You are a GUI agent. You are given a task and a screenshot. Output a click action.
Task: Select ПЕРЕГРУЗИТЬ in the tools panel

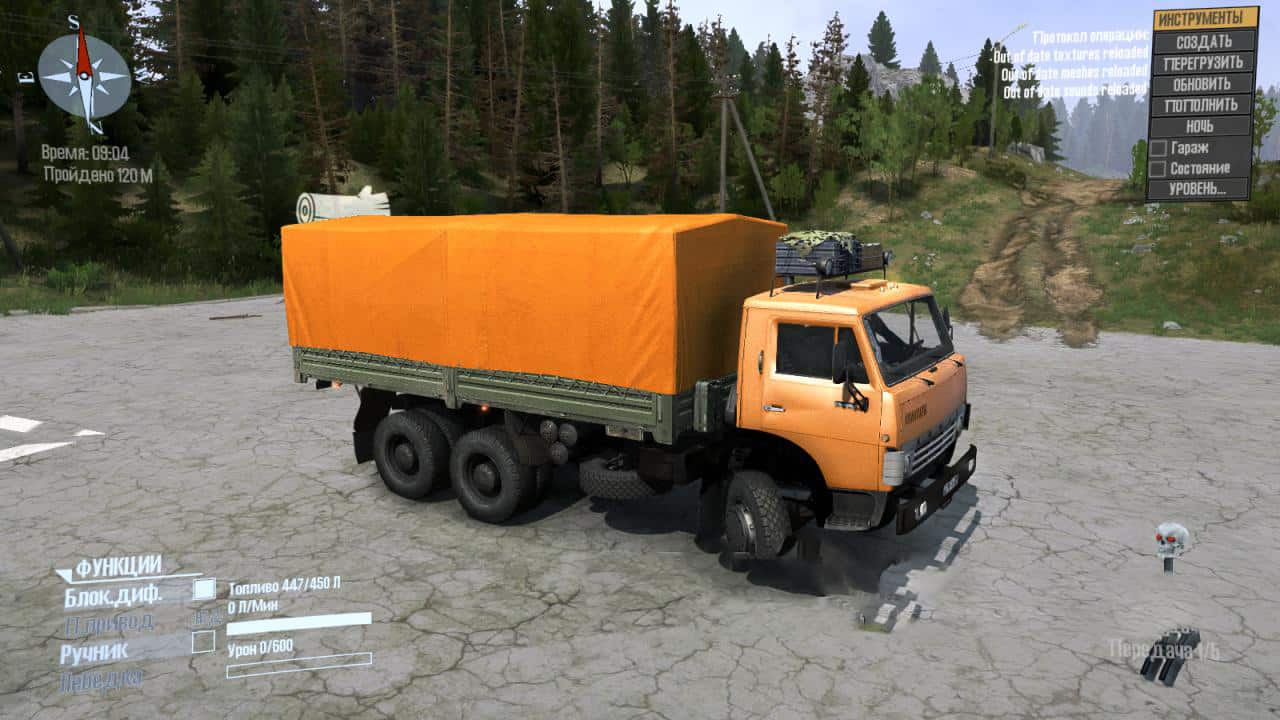point(1203,62)
